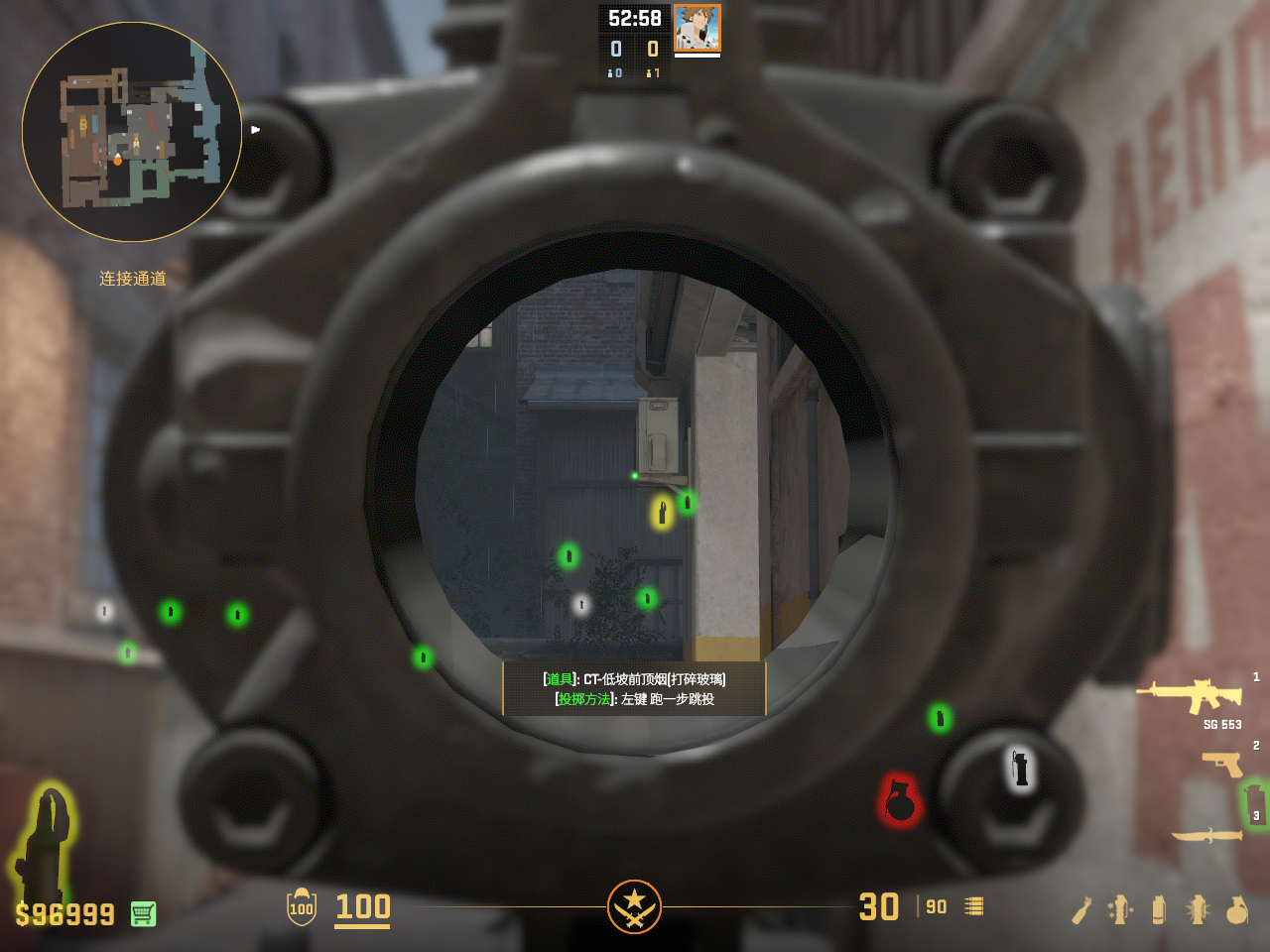The image size is (1270, 952).
Task: Select the SG 553 rifle slot
Action: 1189,695
